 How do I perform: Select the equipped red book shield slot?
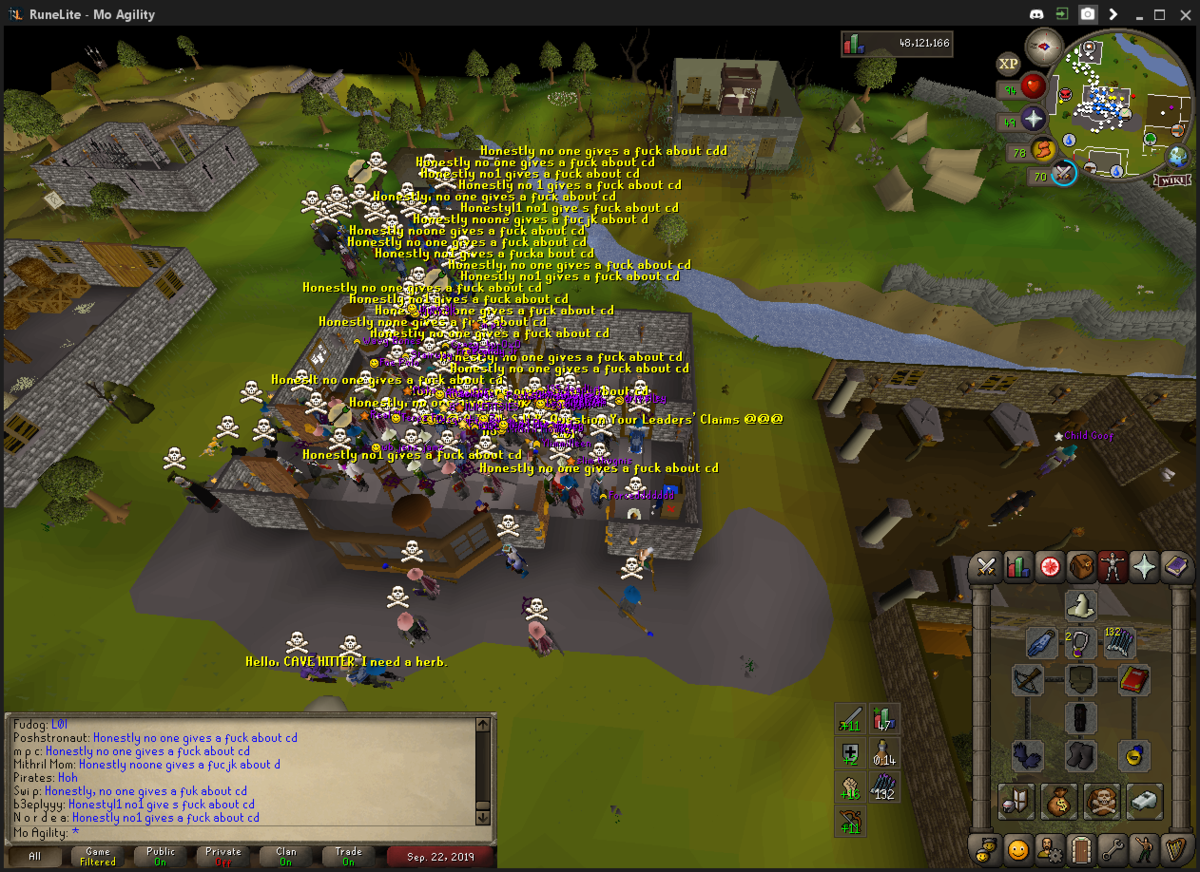tap(1133, 680)
